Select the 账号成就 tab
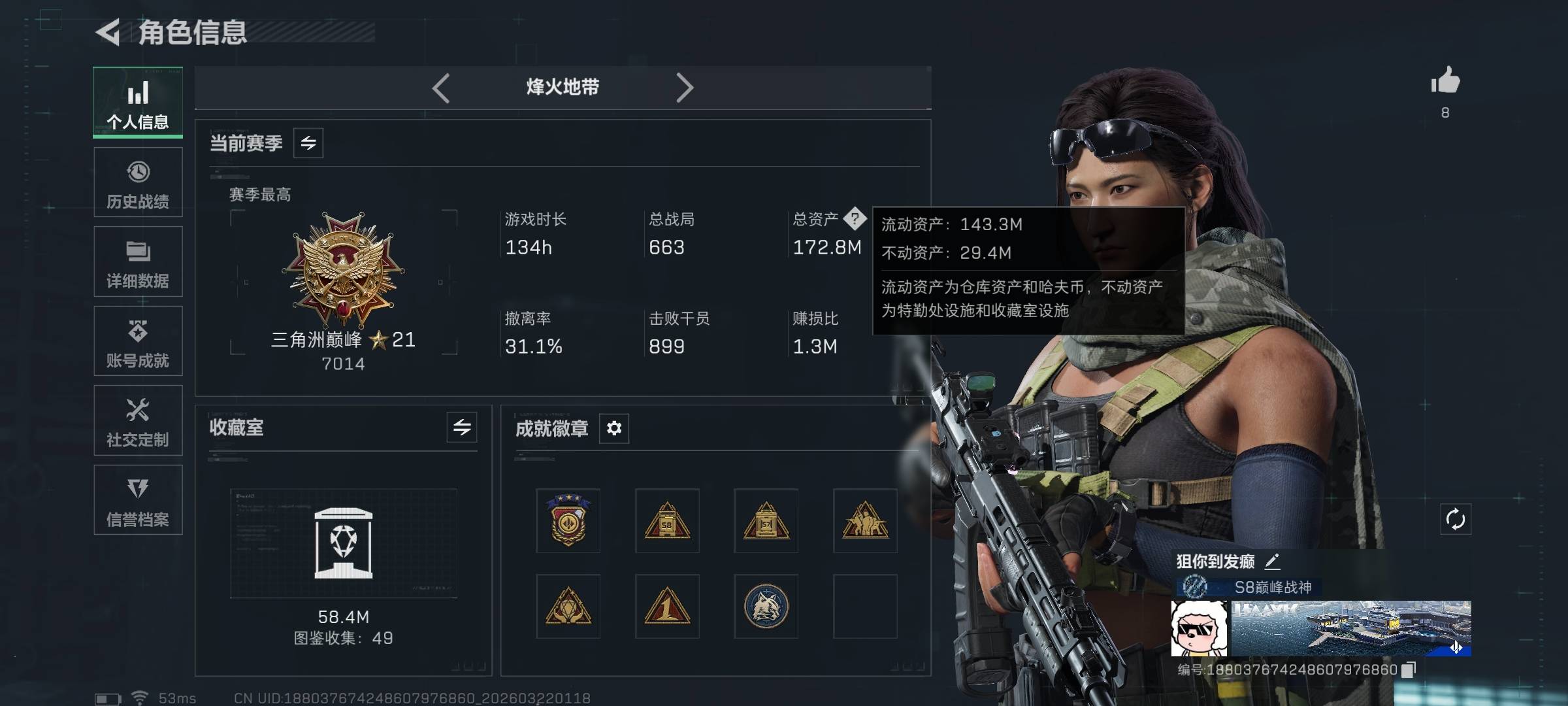Screen dimensions: 1568x706 pyautogui.click(x=138, y=341)
